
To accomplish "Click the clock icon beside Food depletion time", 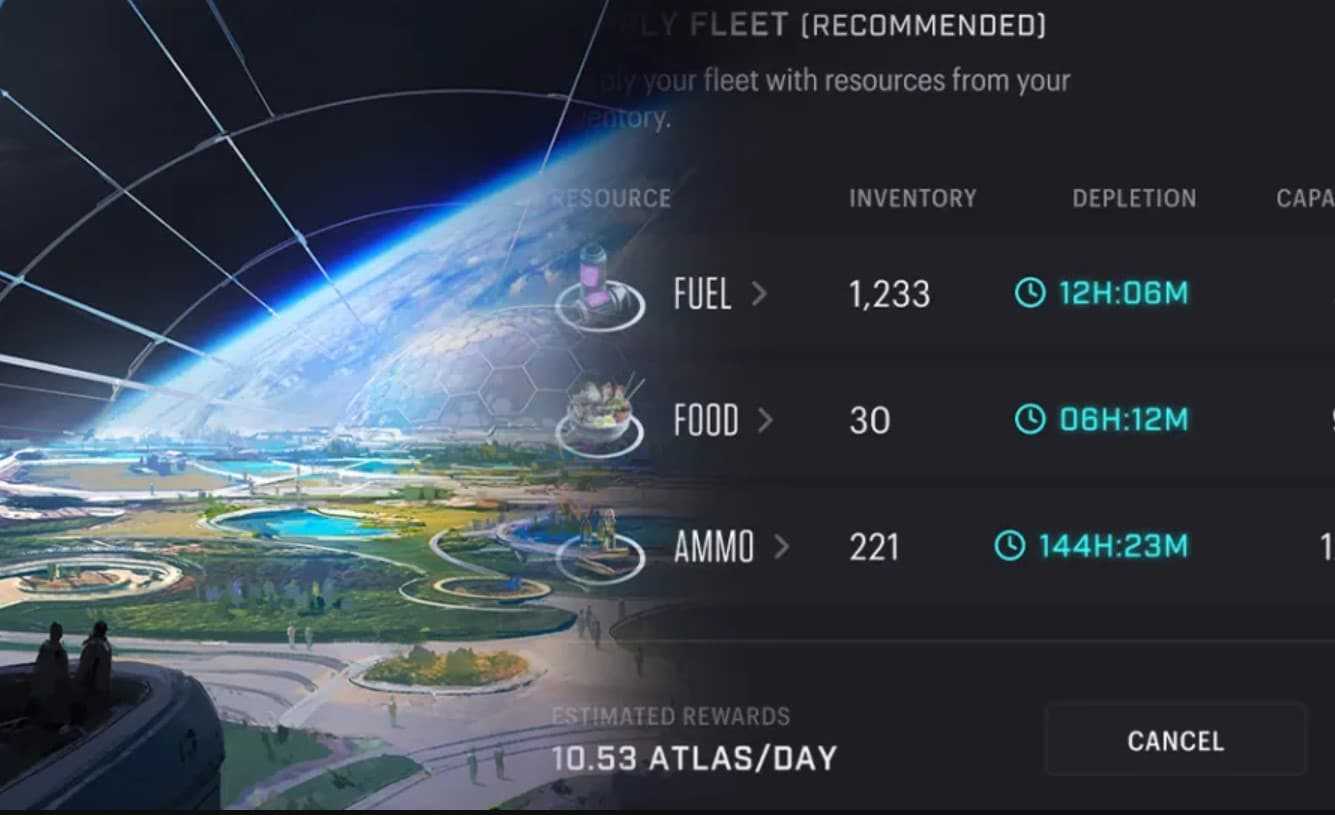I will 1032,420.
